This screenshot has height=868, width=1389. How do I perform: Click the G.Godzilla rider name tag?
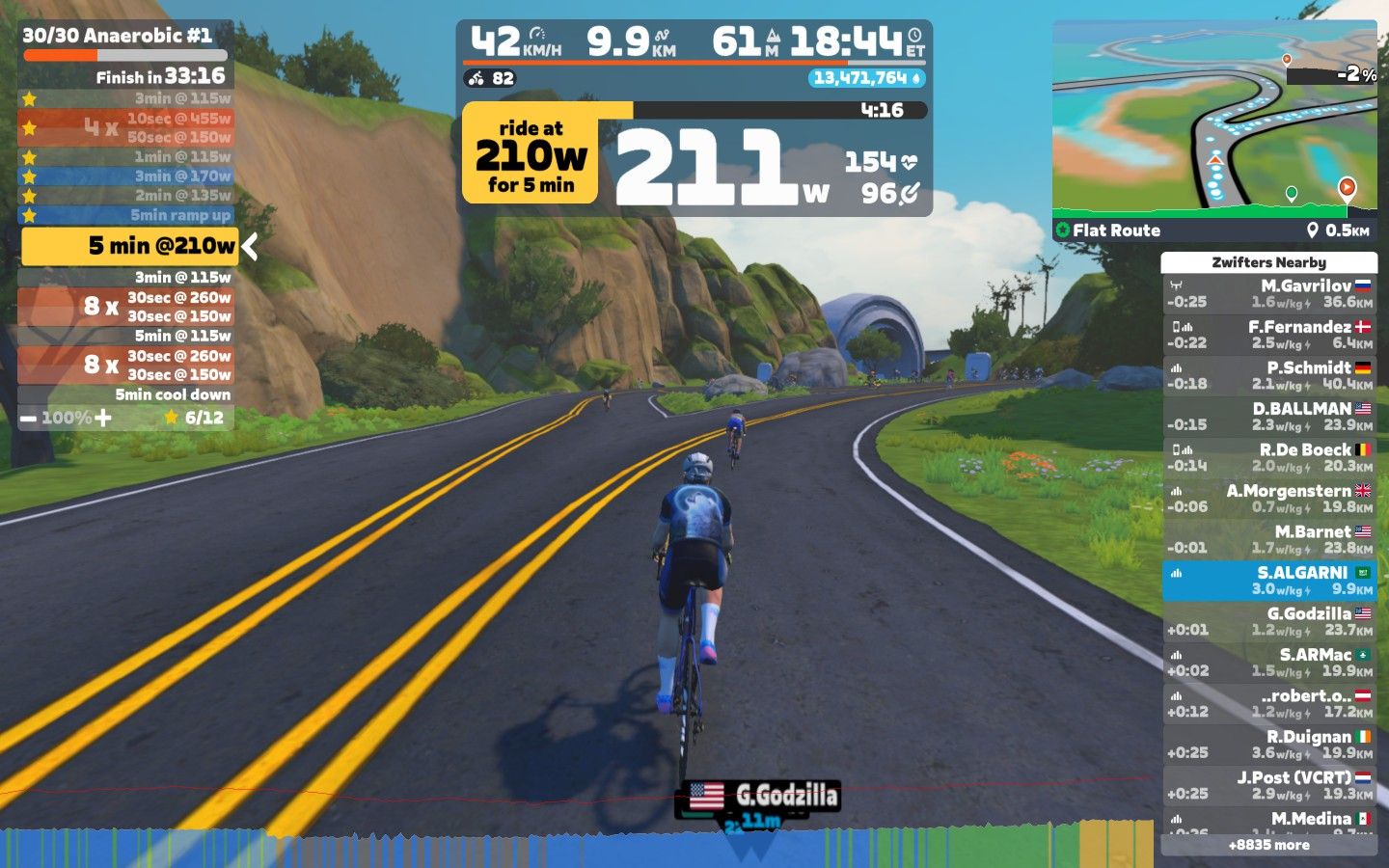pos(758,796)
